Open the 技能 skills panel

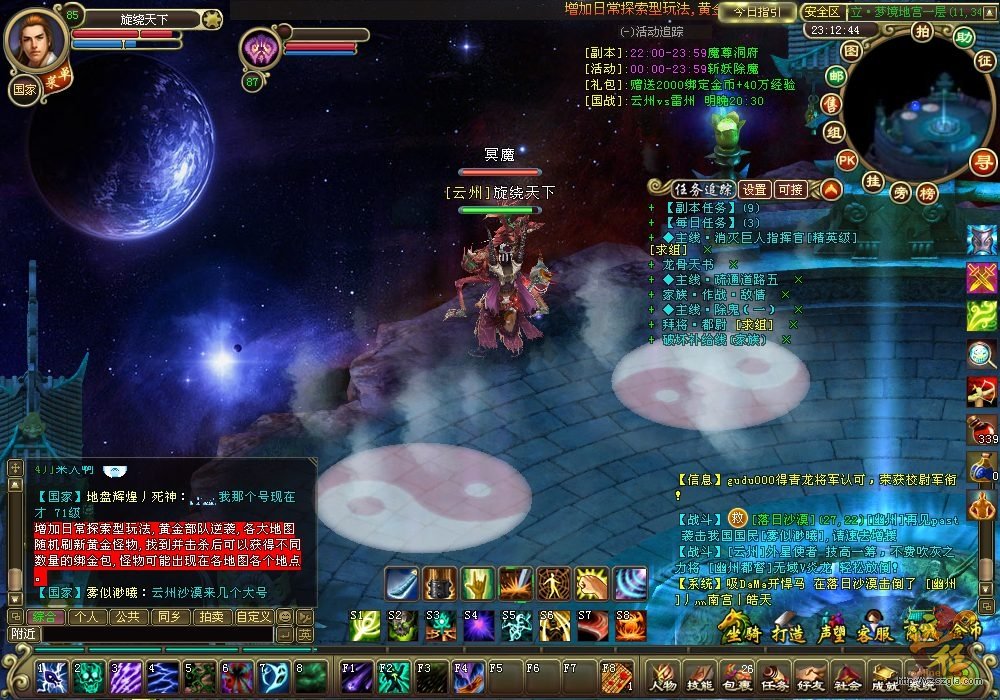click(x=699, y=675)
